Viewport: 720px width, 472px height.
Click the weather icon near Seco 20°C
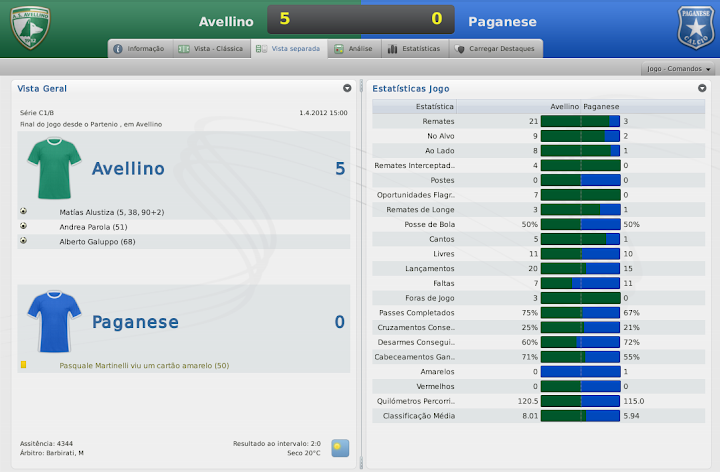(341, 447)
